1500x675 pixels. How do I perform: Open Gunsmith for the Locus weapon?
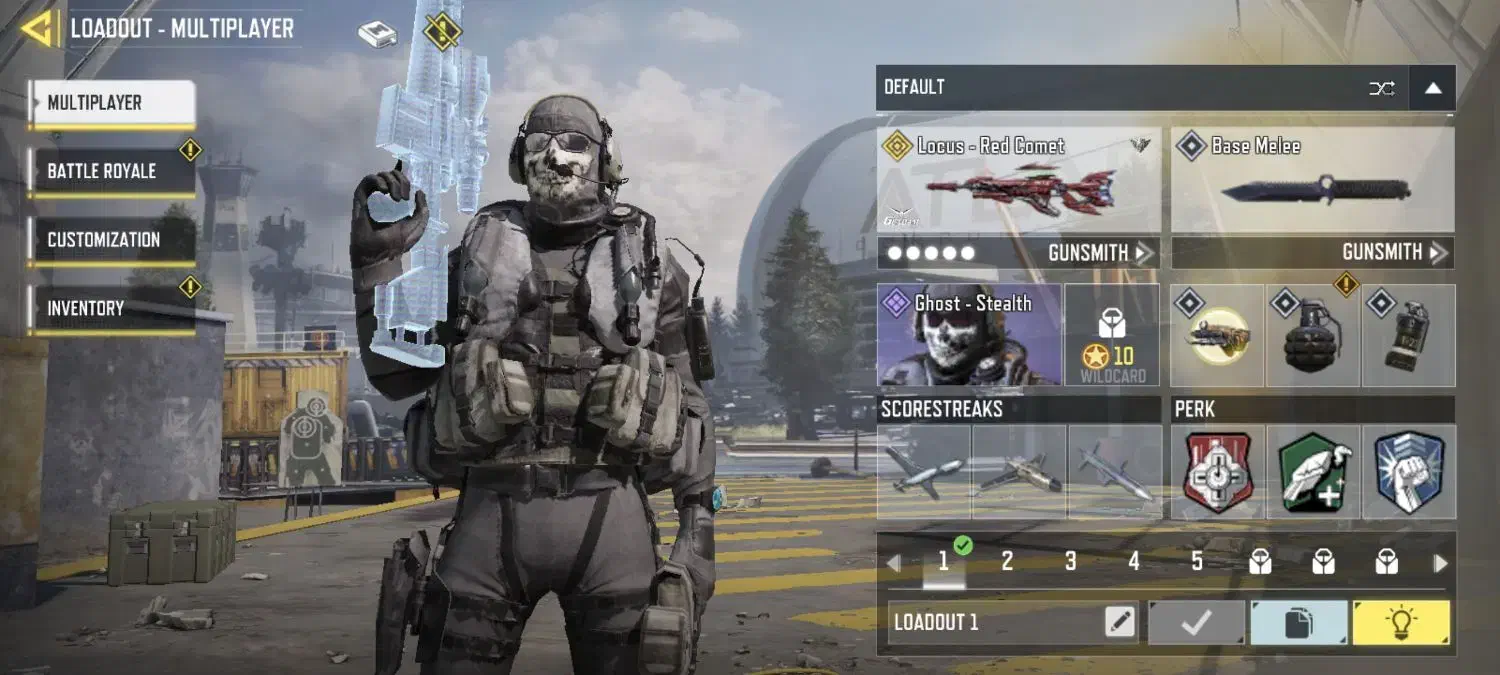point(1100,253)
